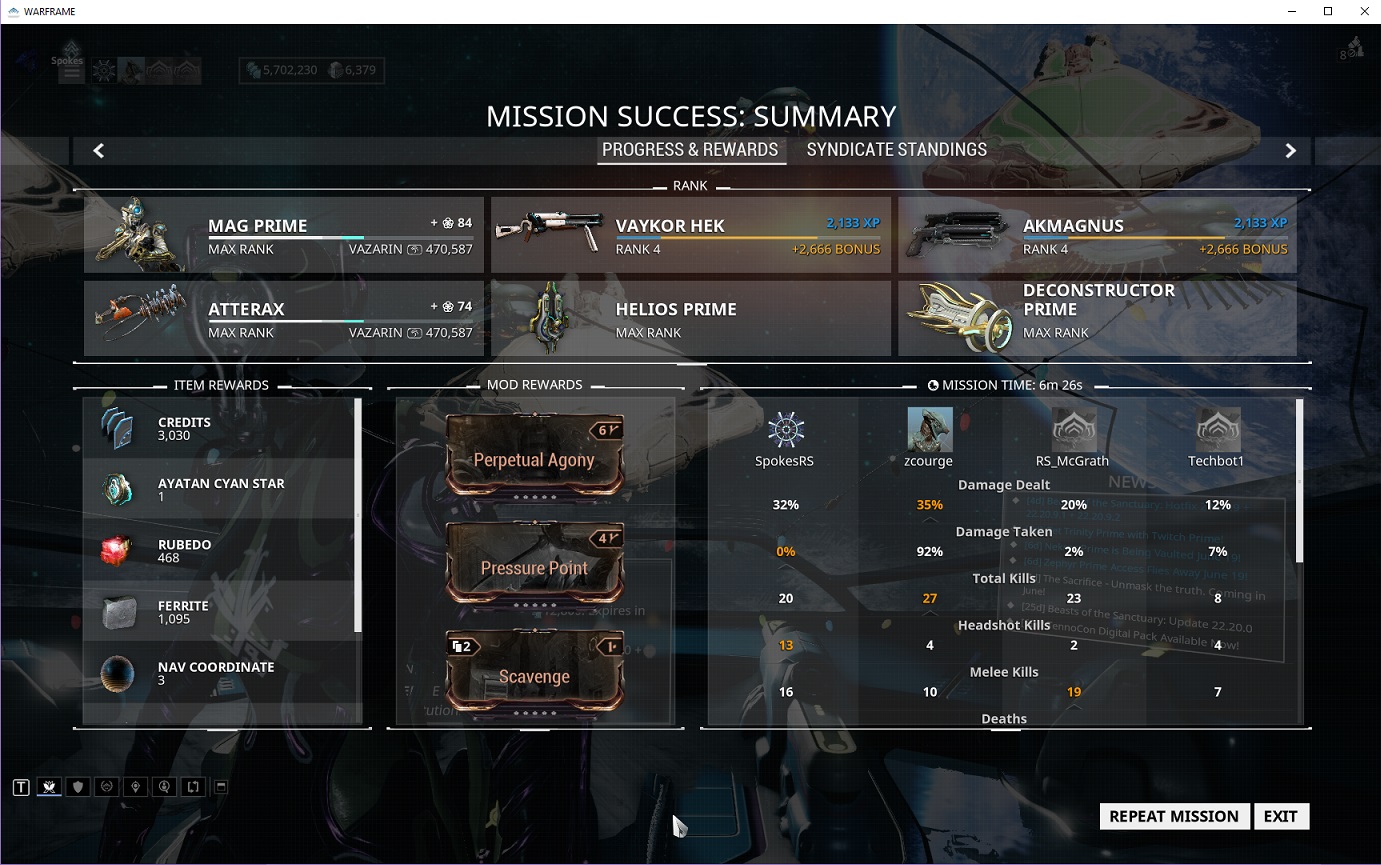Click zcourge's player avatar

[930, 430]
